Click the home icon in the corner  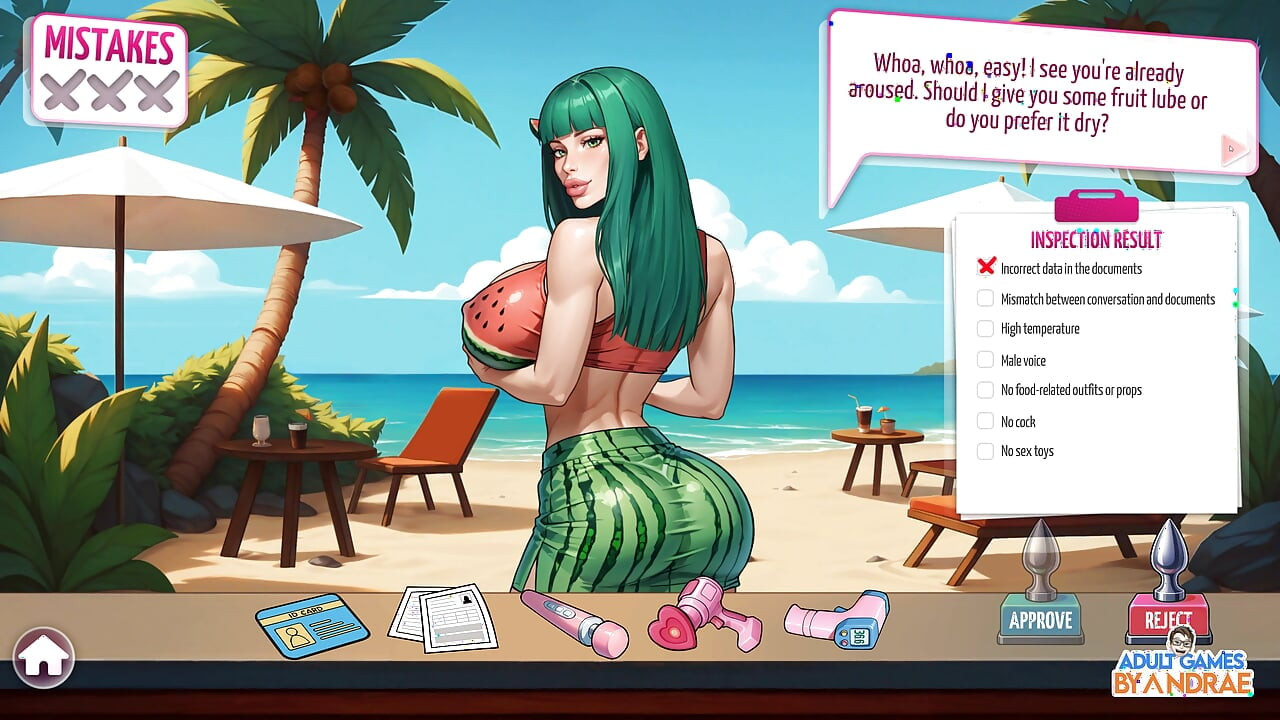pos(45,658)
